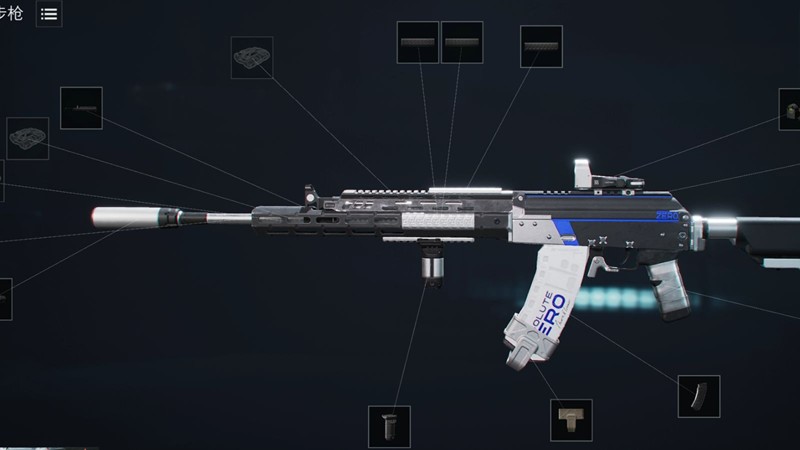Viewport: 800px width, 450px height.
Task: Open the list view menu button
Action: [x=48, y=14]
